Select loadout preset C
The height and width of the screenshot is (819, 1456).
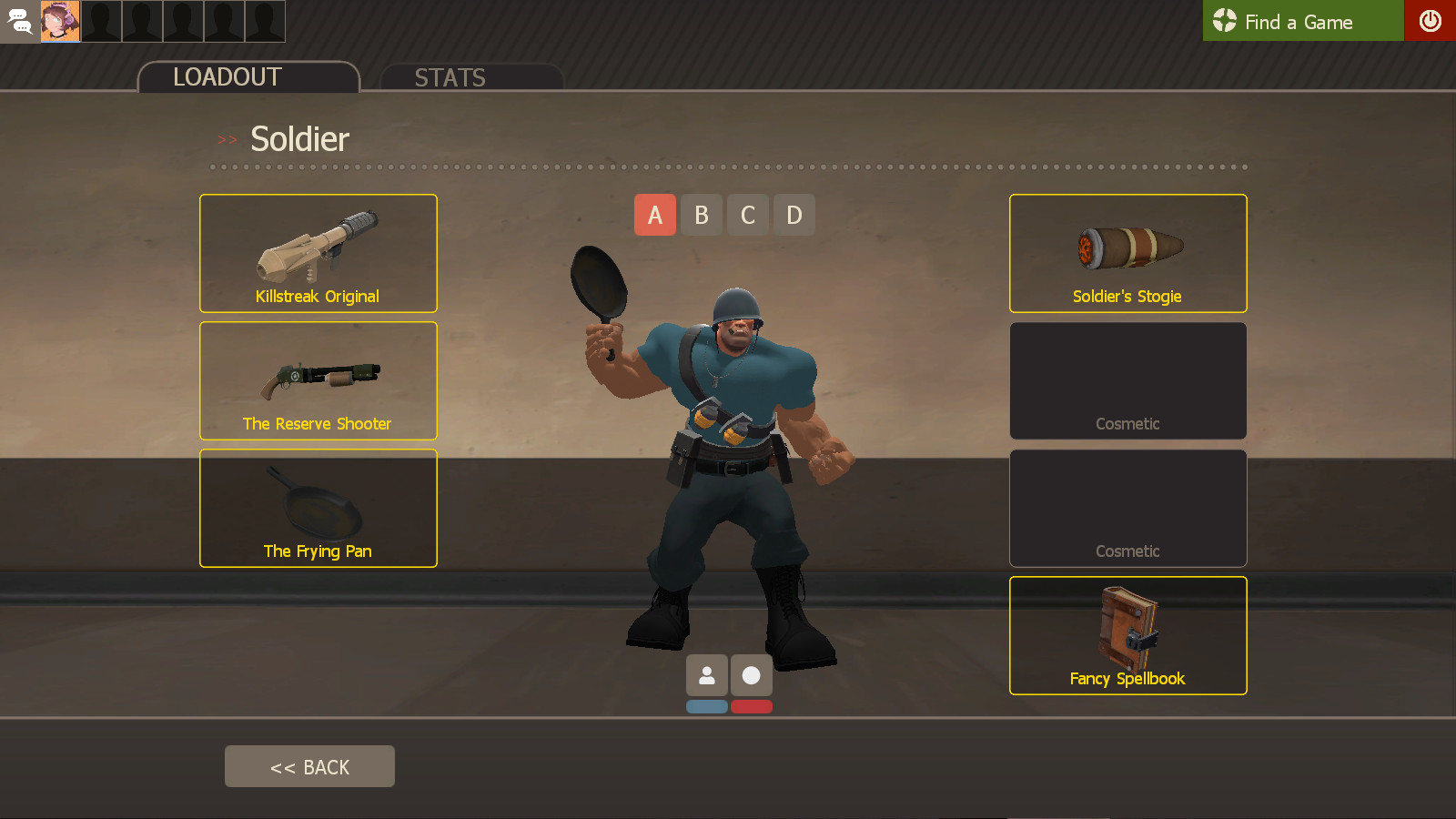pos(747,215)
